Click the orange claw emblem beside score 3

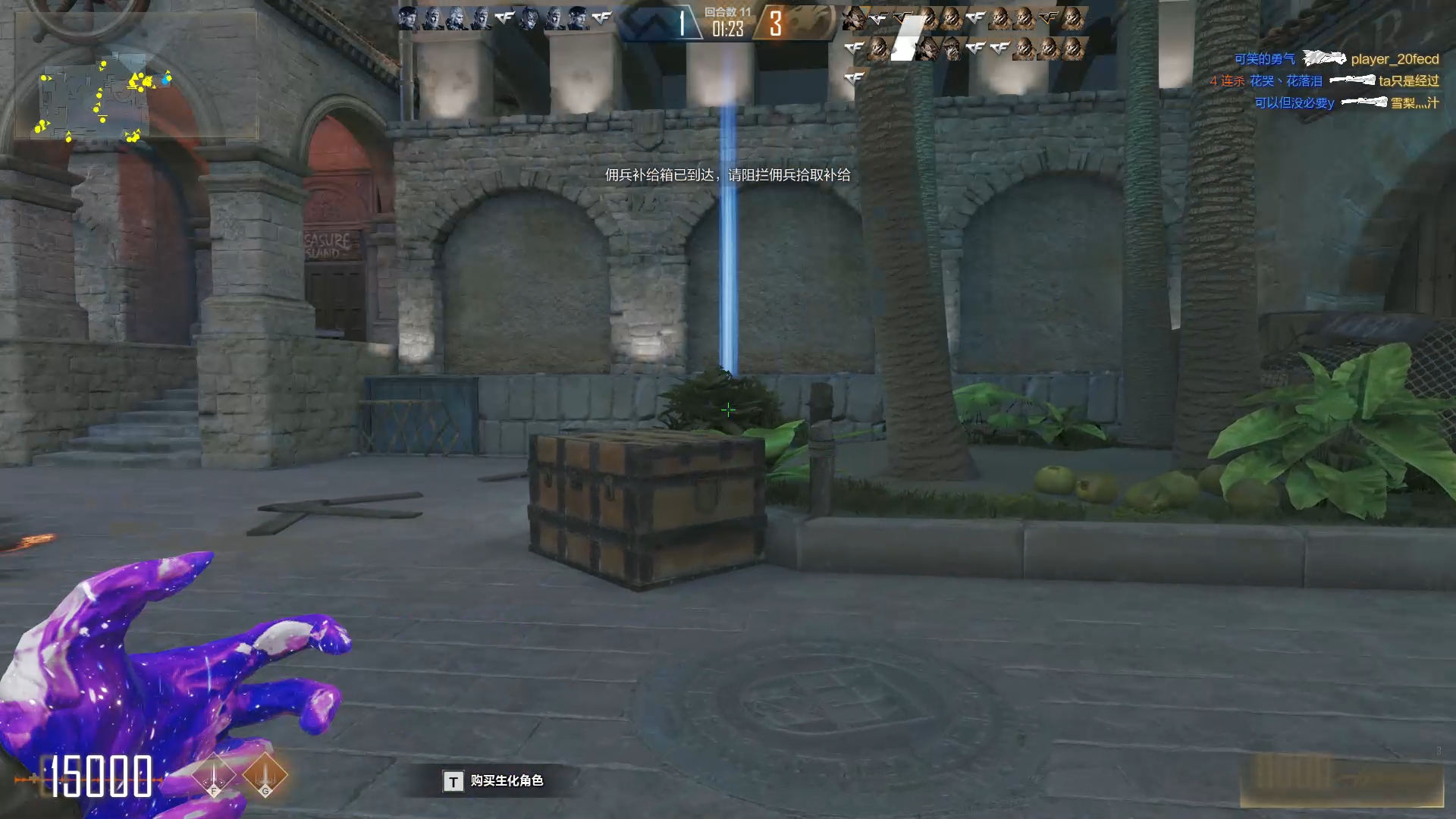point(808,23)
